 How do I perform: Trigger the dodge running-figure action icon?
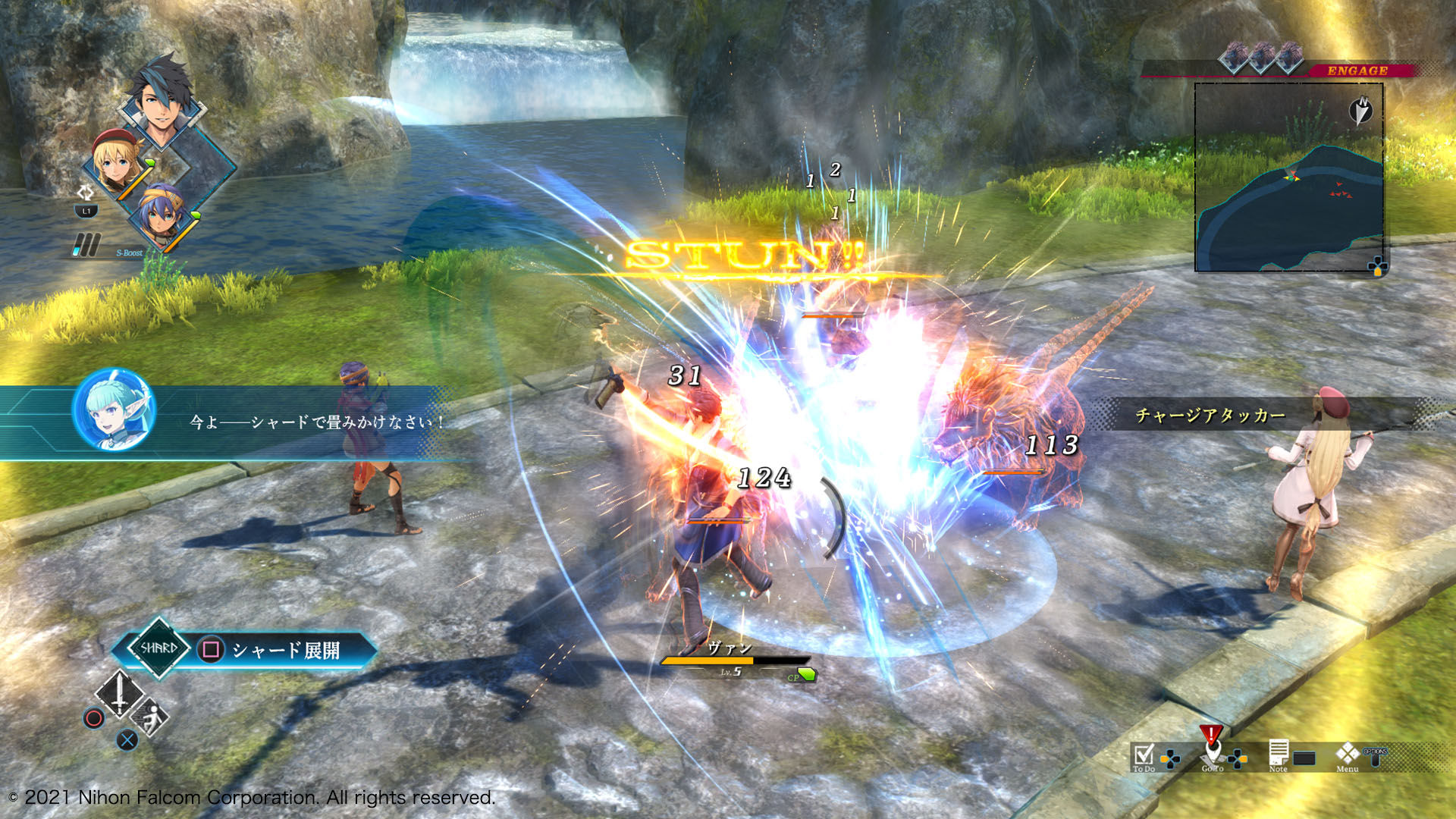click(150, 717)
